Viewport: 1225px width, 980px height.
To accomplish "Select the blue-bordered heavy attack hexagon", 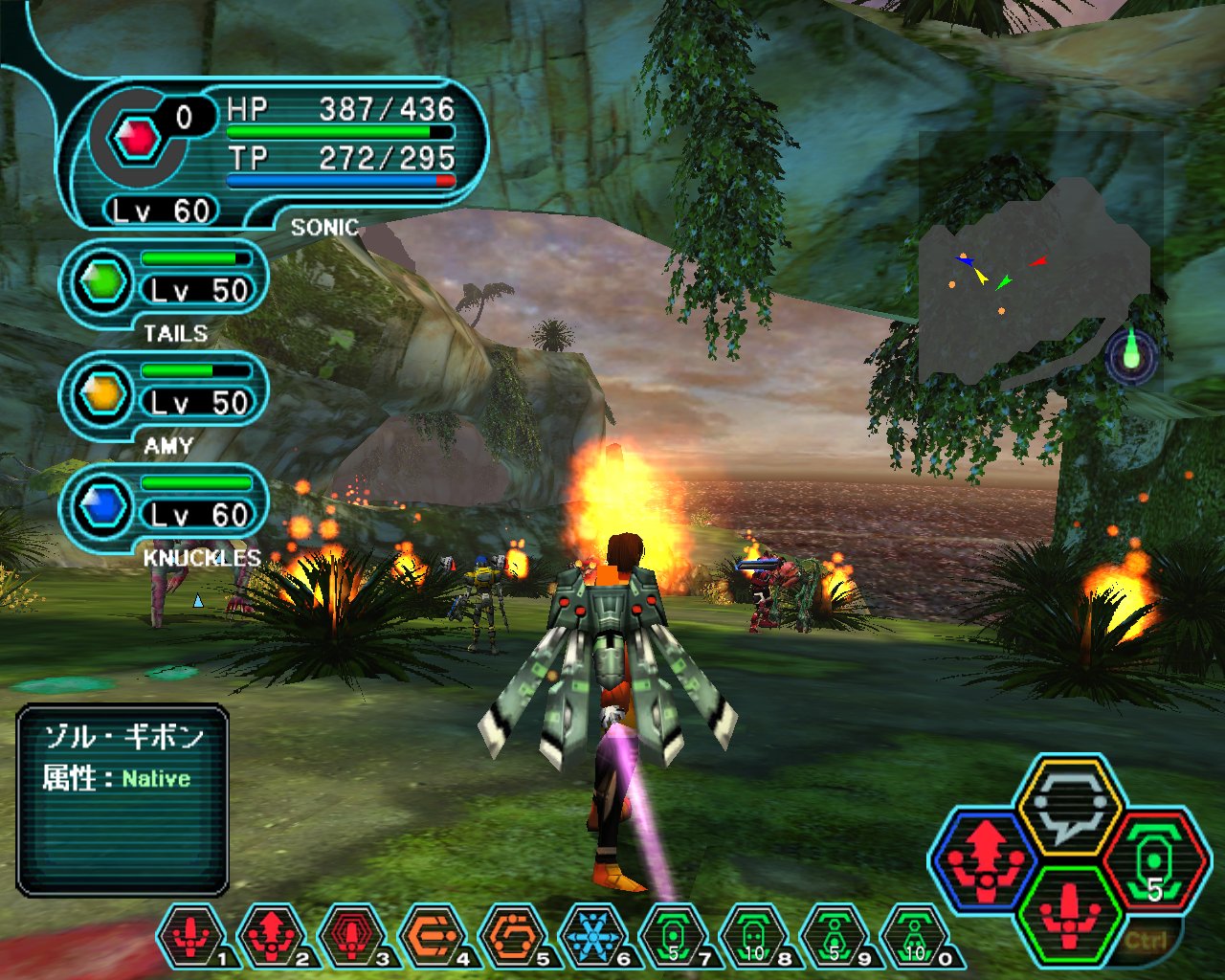I will point(986,859).
